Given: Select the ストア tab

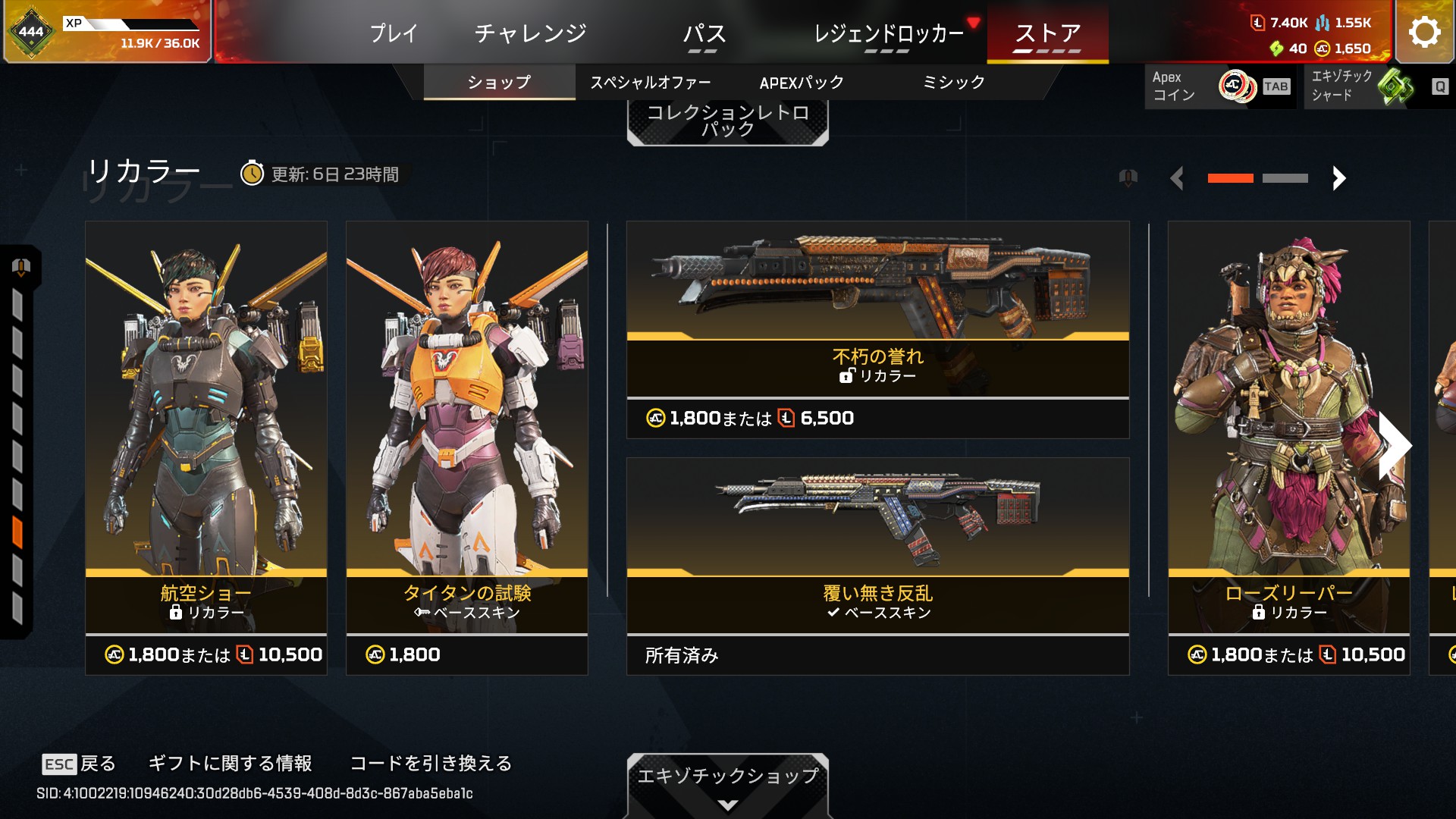Looking at the screenshot, I should (x=1047, y=33).
